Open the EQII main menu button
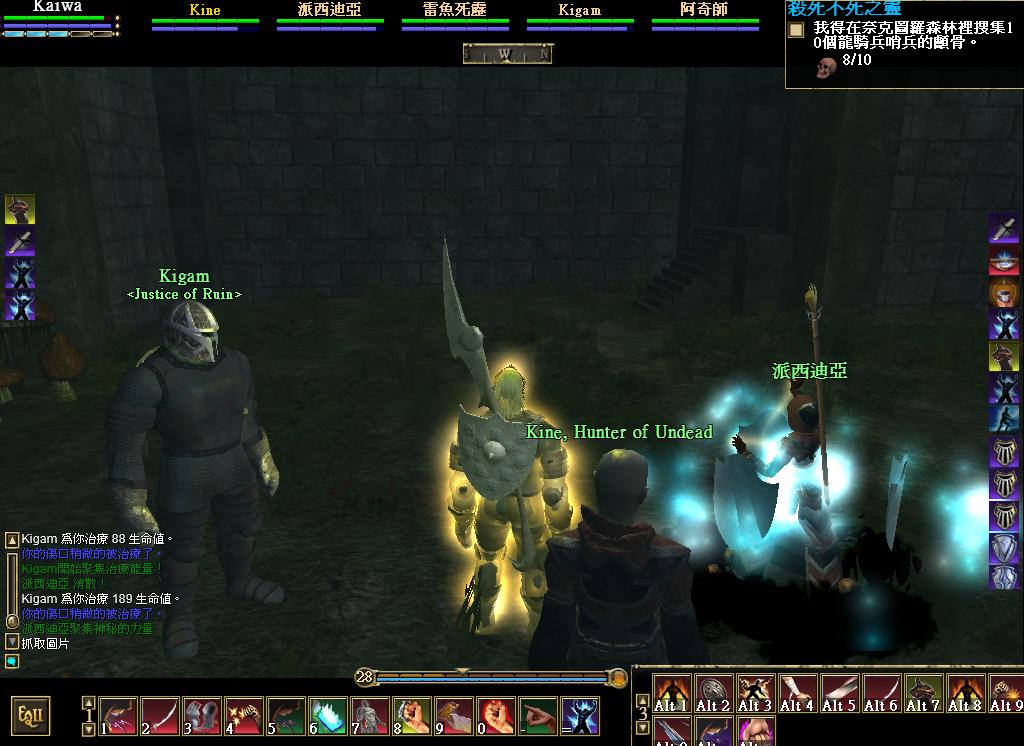This screenshot has height=746, width=1024. (x=31, y=715)
